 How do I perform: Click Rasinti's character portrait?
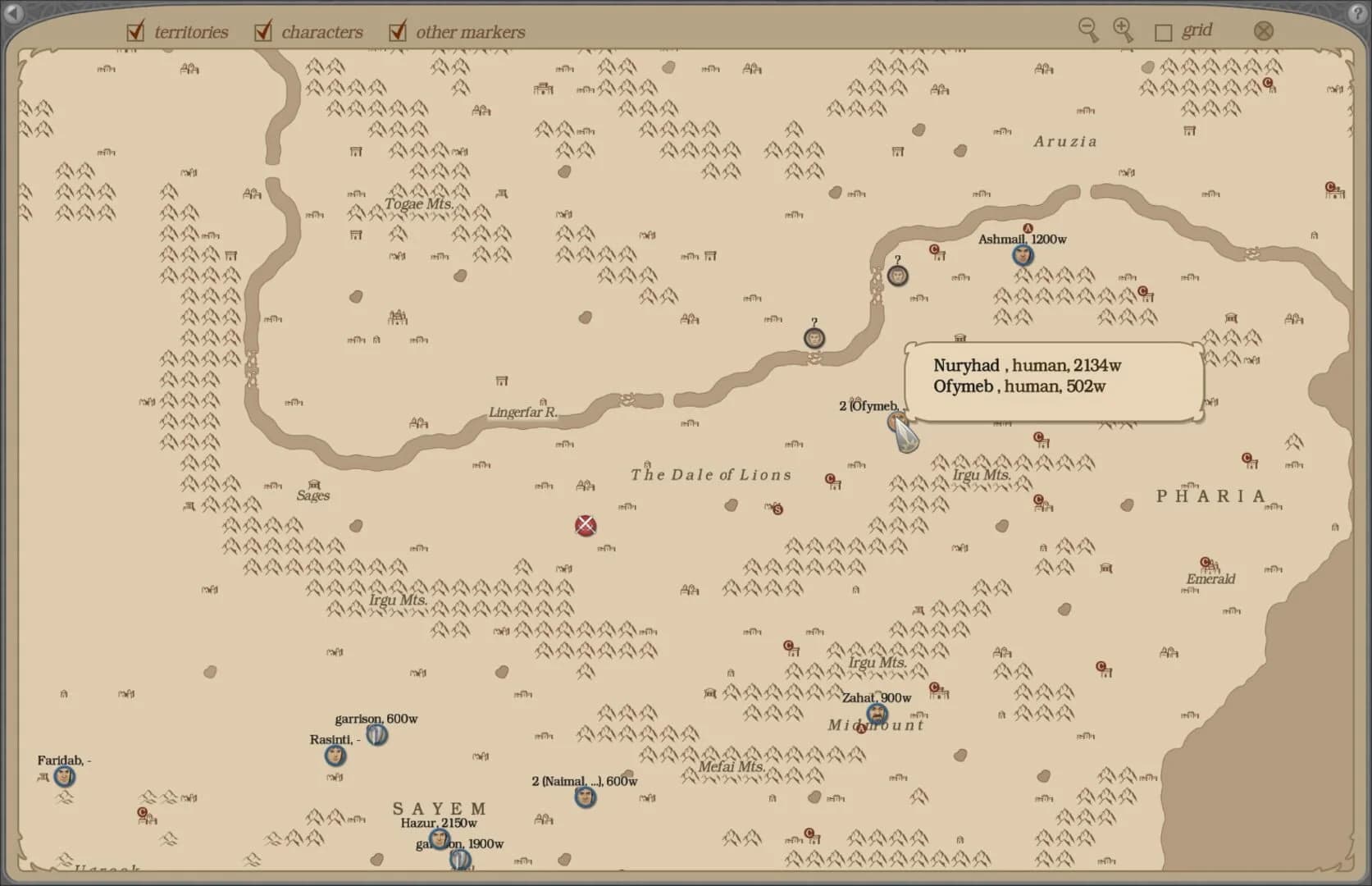click(x=335, y=756)
